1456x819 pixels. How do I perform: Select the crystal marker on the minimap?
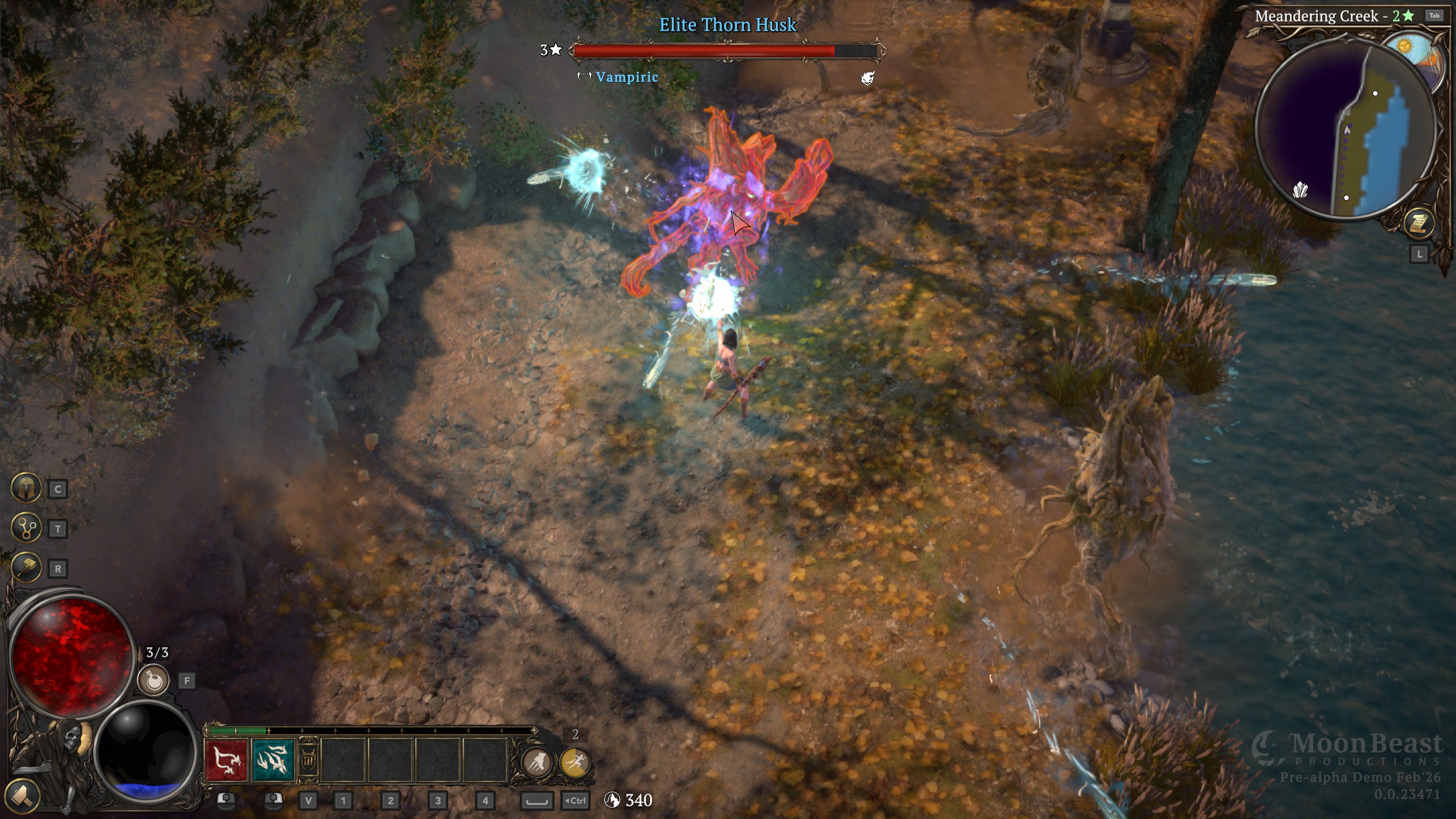click(1300, 189)
